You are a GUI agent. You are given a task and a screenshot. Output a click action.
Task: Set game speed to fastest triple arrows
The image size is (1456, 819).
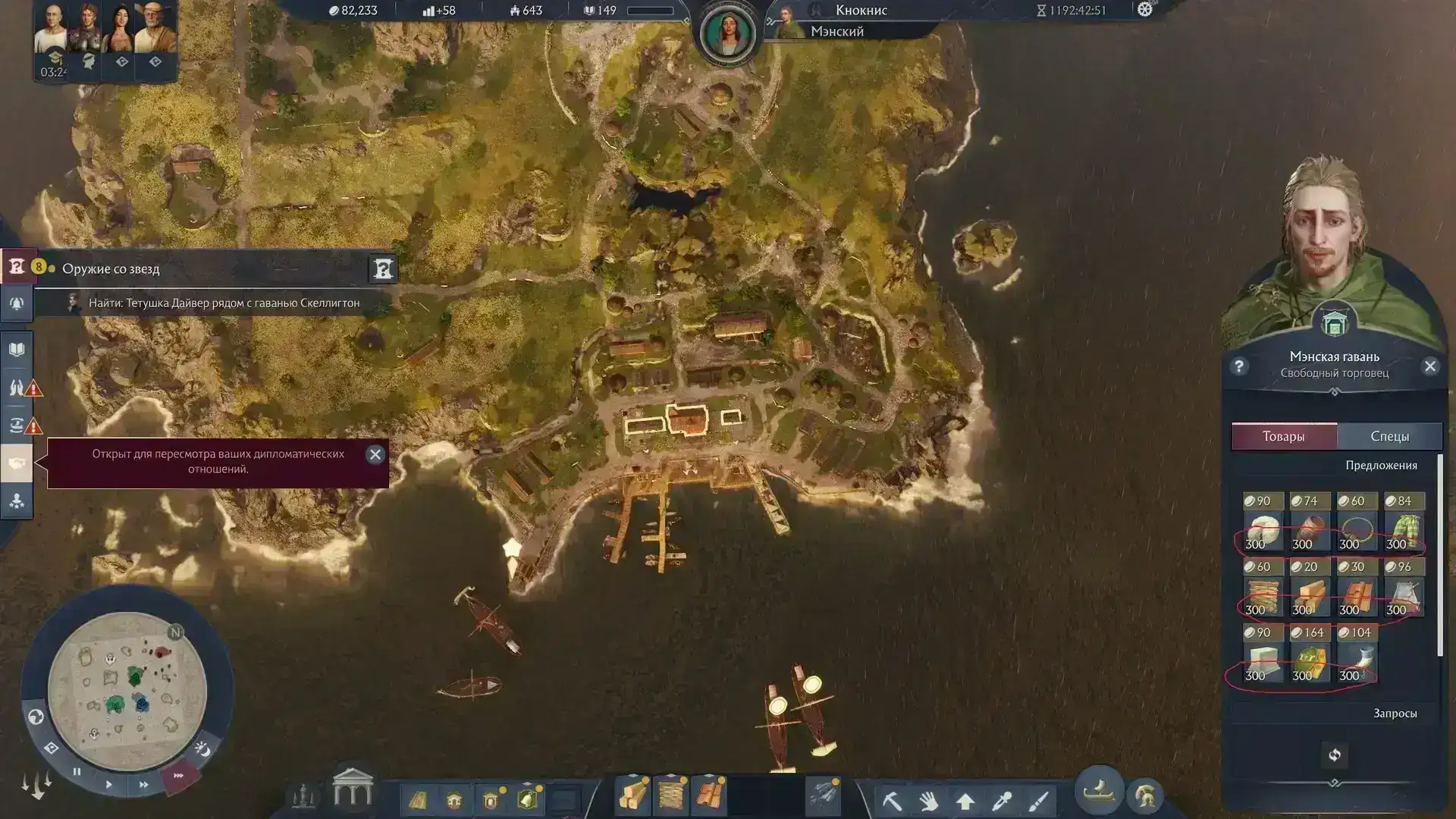click(x=179, y=776)
